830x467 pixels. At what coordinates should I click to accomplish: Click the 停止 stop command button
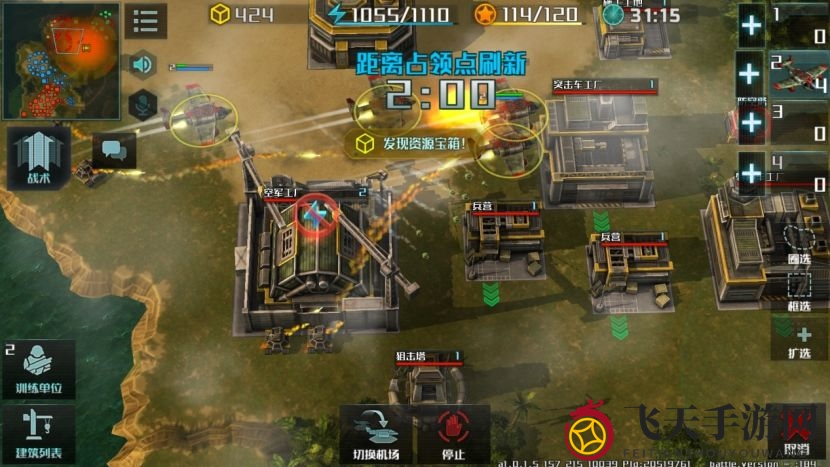click(x=454, y=433)
